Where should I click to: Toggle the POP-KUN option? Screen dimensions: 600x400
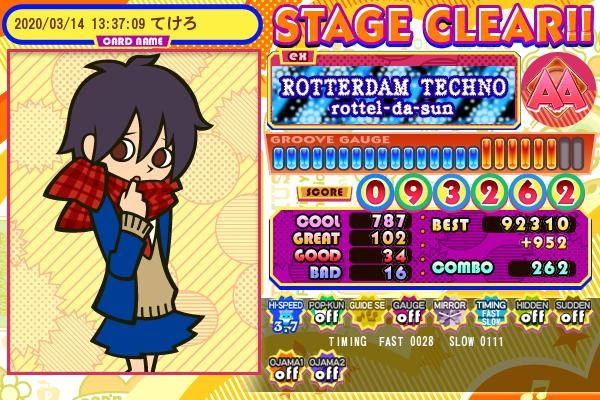[325, 314]
